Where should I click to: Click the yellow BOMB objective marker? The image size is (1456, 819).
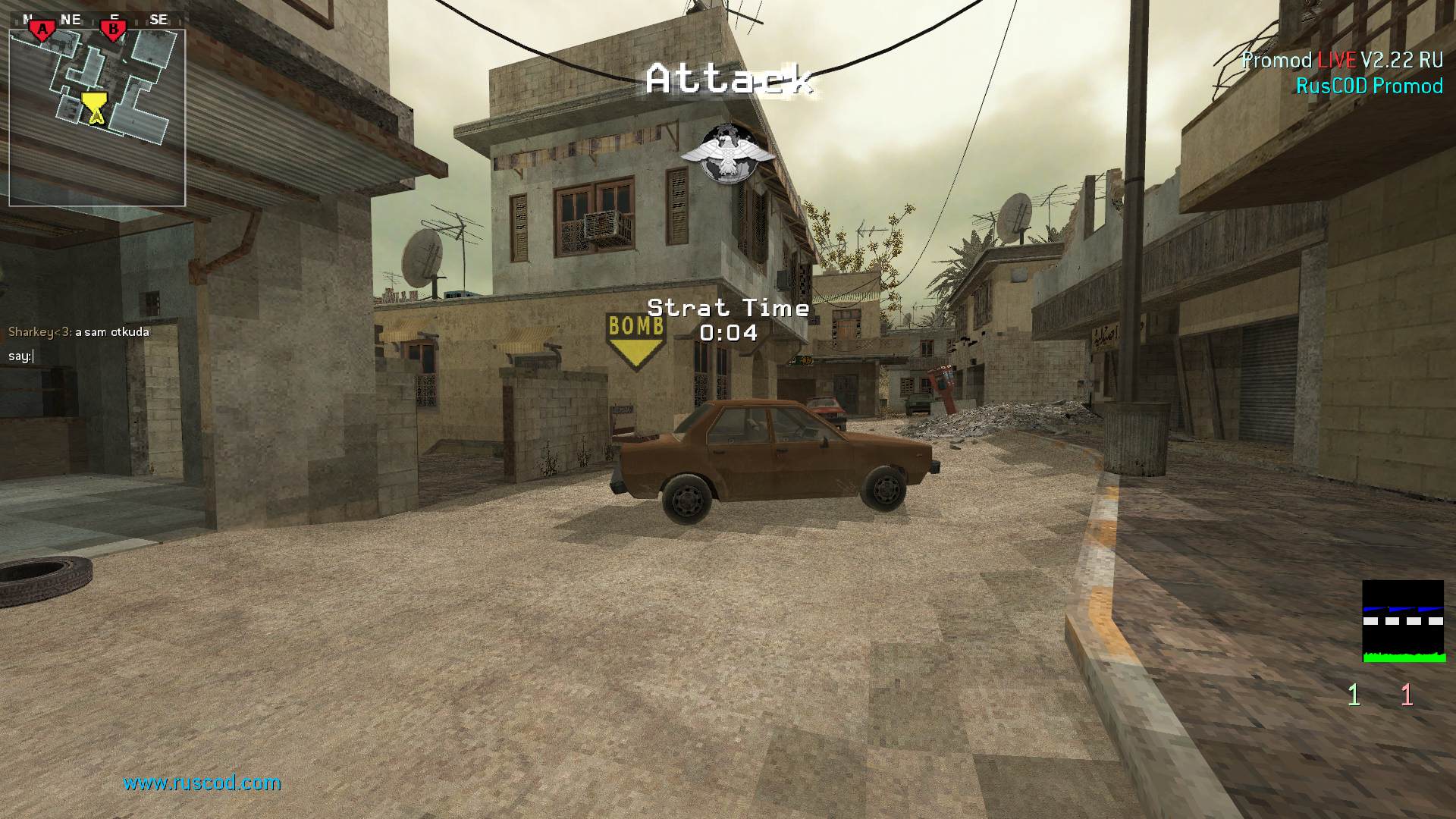635,340
